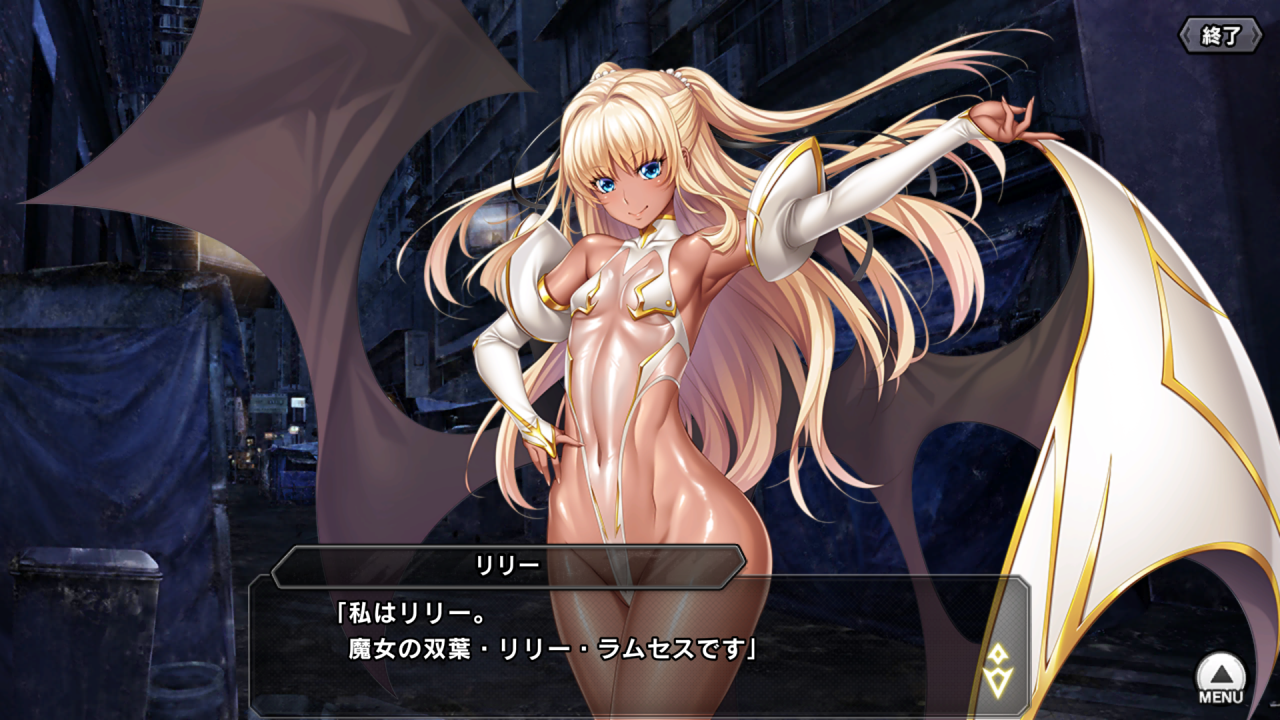Click the left chevron on the 終了 button
1280x720 pixels.
click(1187, 32)
